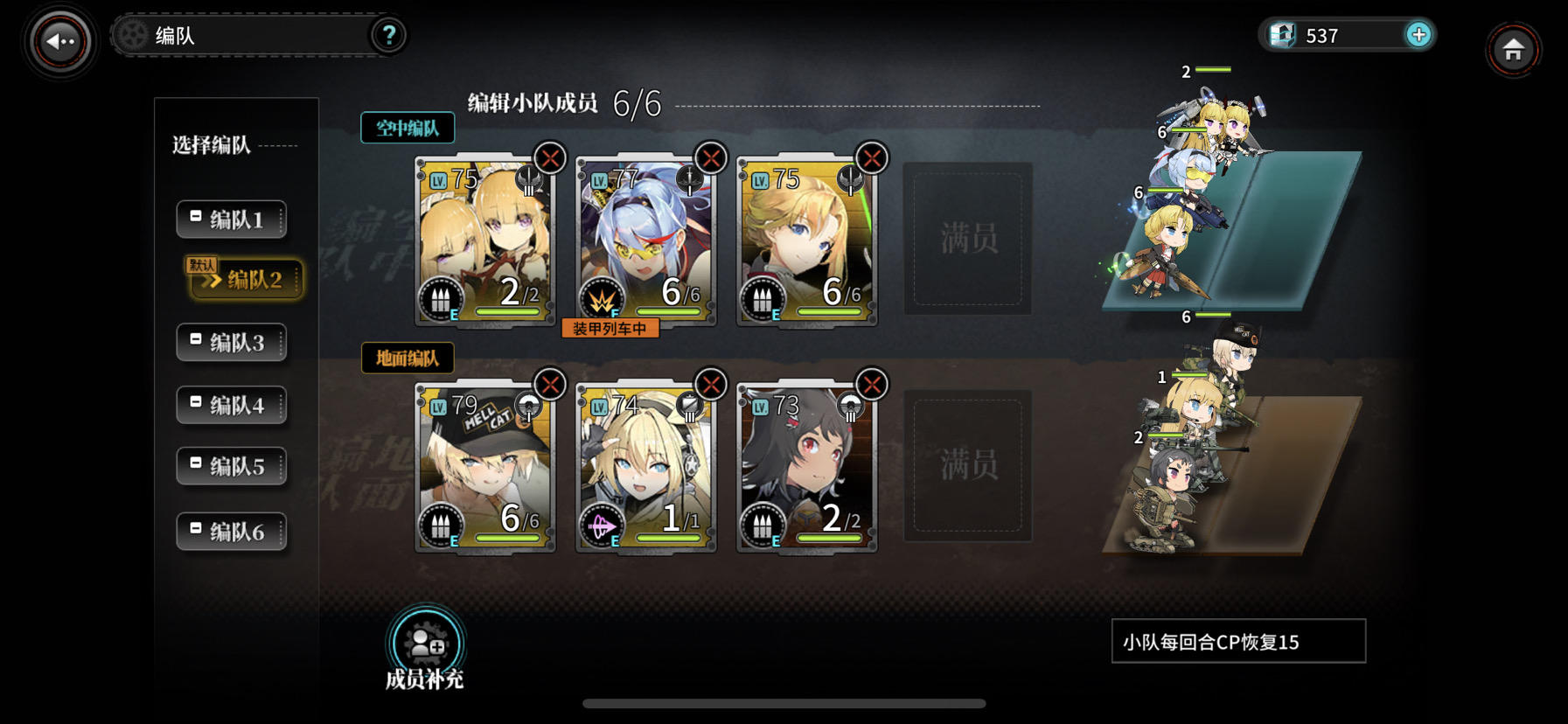Expand the 编队4 squad entry
Viewport: 1568px width, 724px height.
(231, 404)
